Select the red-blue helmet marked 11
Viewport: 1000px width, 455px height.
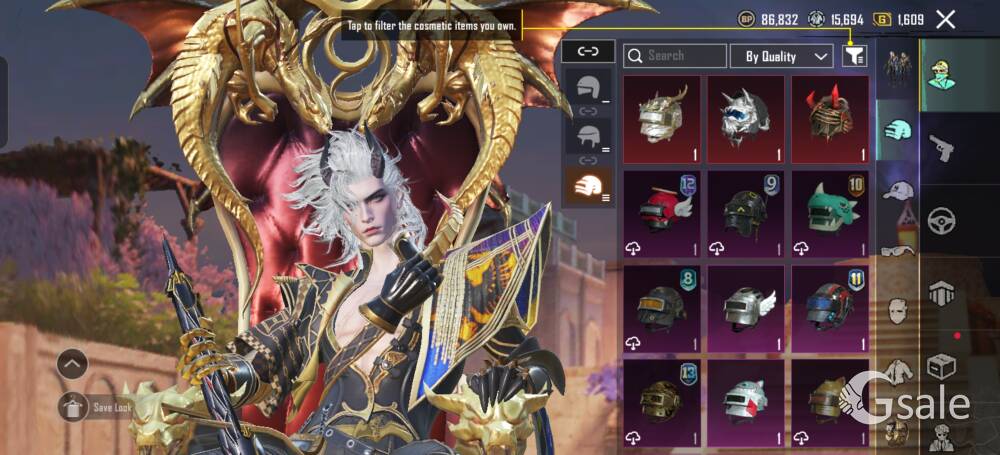click(x=830, y=307)
